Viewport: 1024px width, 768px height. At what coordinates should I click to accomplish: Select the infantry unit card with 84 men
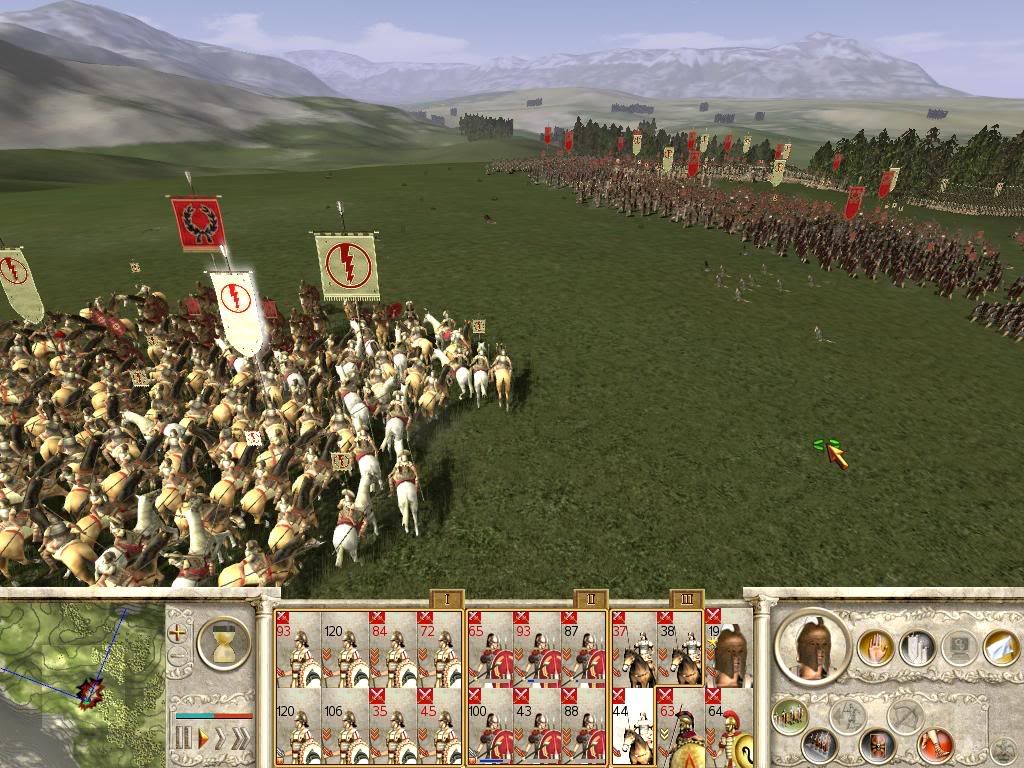(391, 648)
